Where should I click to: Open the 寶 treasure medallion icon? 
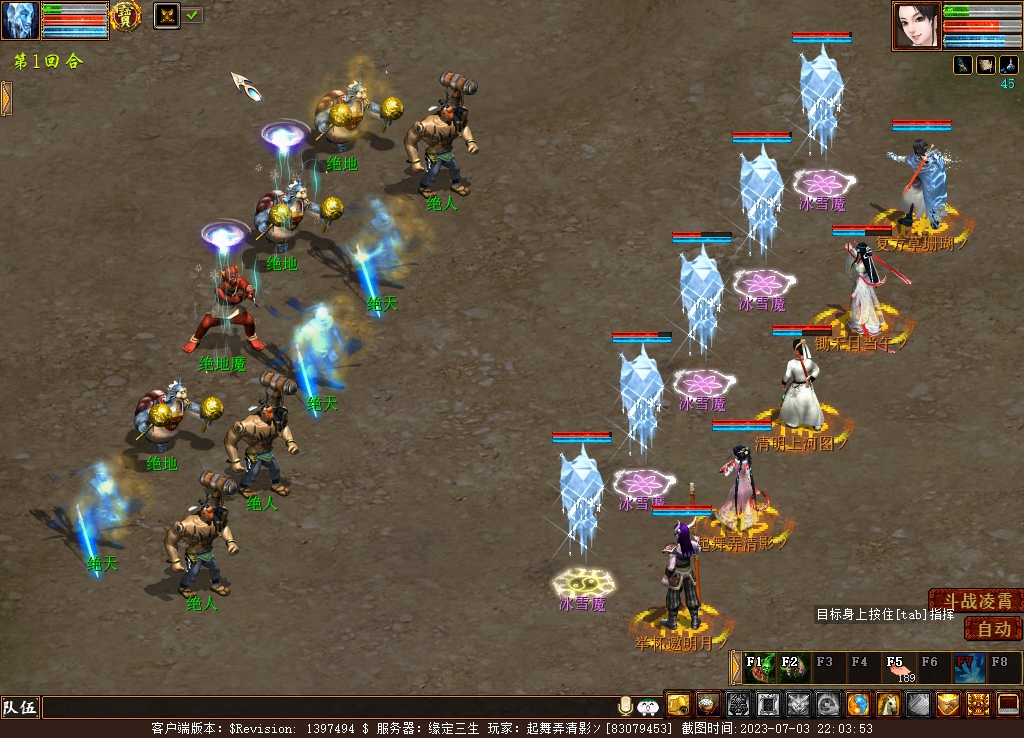[x=126, y=16]
